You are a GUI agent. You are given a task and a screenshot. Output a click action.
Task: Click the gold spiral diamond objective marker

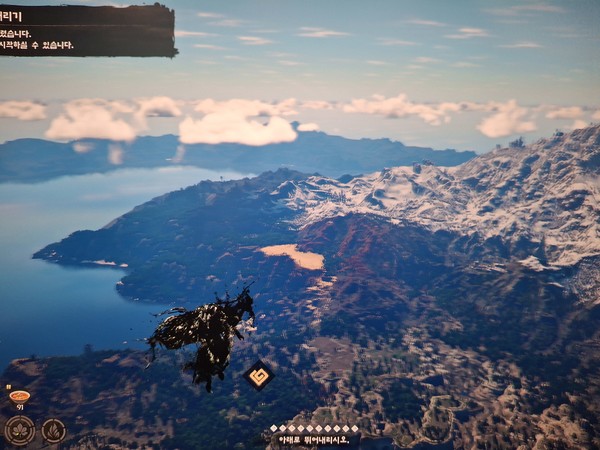tap(259, 376)
